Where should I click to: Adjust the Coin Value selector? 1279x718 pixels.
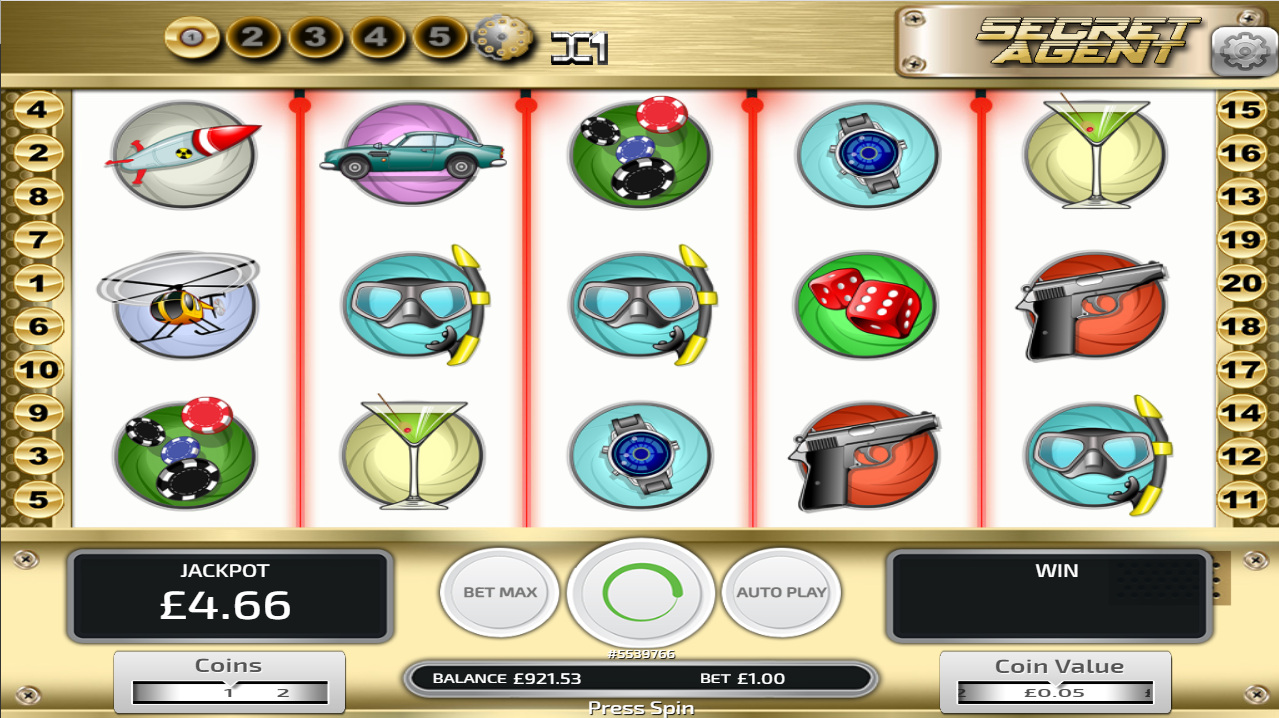[1055, 692]
